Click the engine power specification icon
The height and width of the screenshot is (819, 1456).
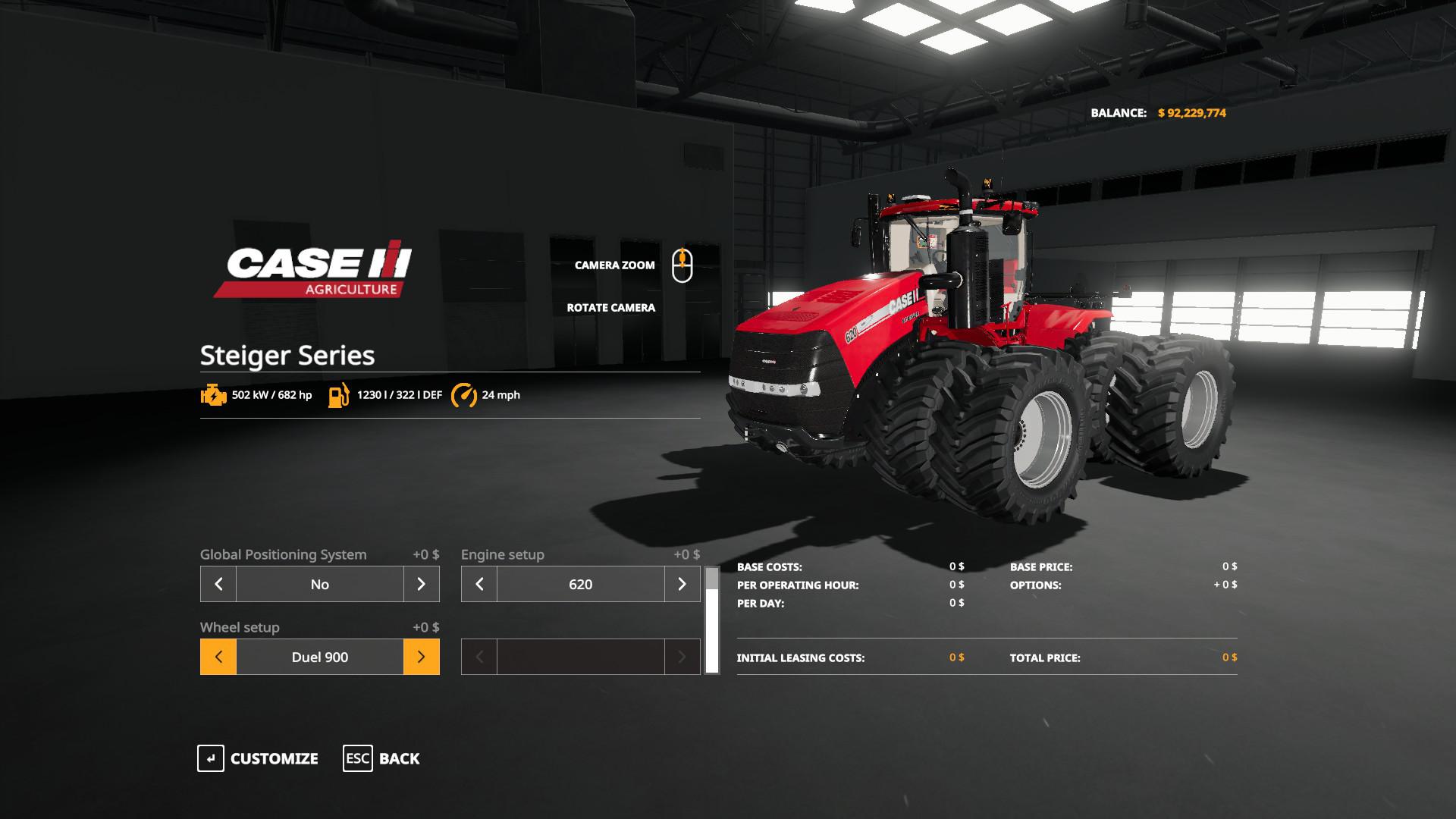click(x=213, y=394)
